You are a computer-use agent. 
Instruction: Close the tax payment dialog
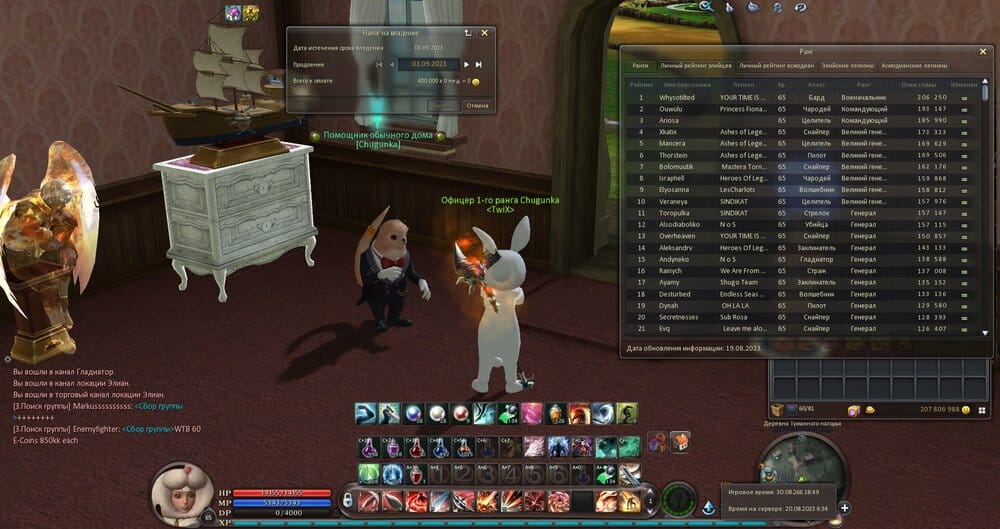485,32
